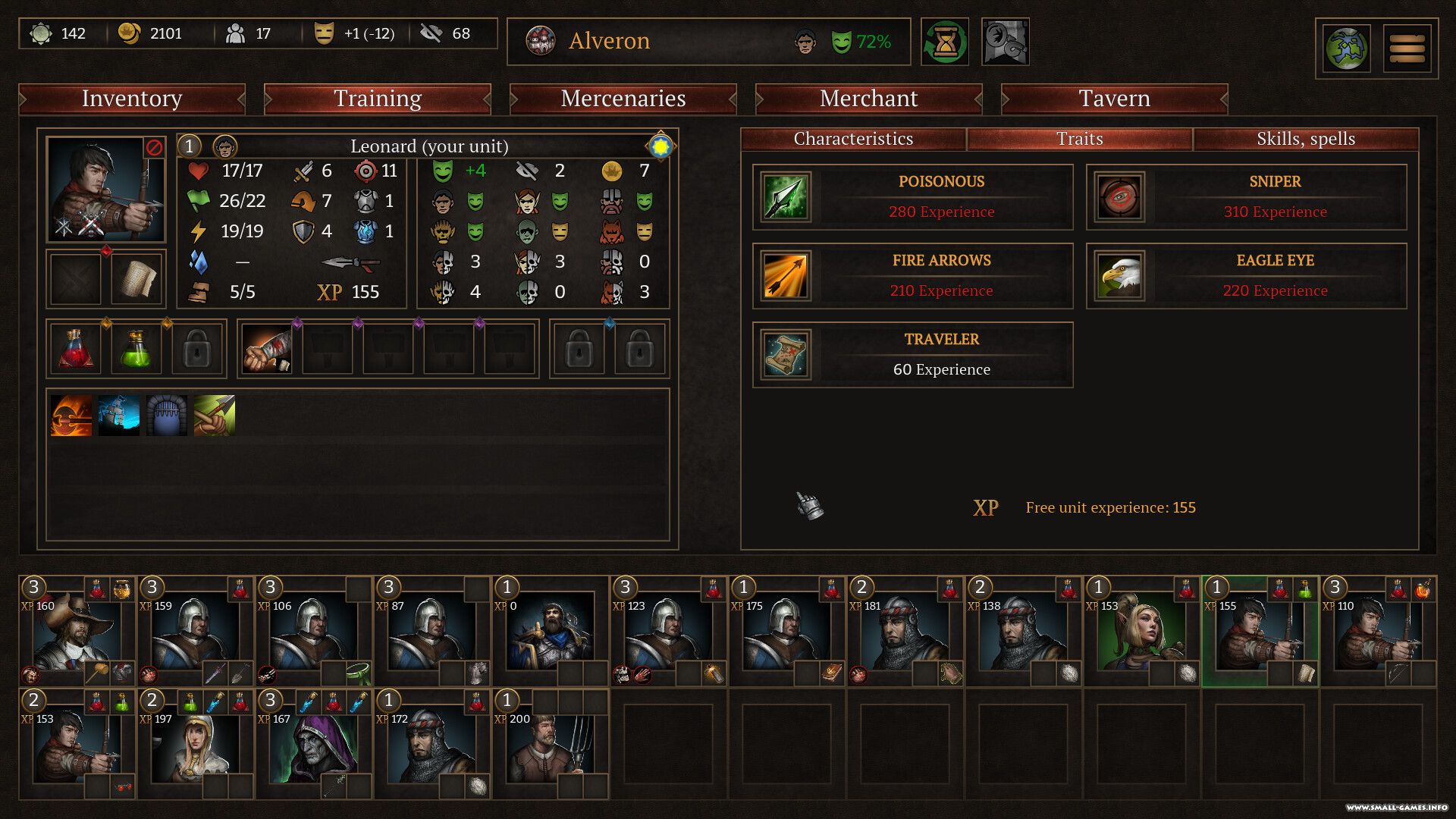Open the world map globe icon
This screenshot has height=819, width=1456.
(x=1346, y=49)
